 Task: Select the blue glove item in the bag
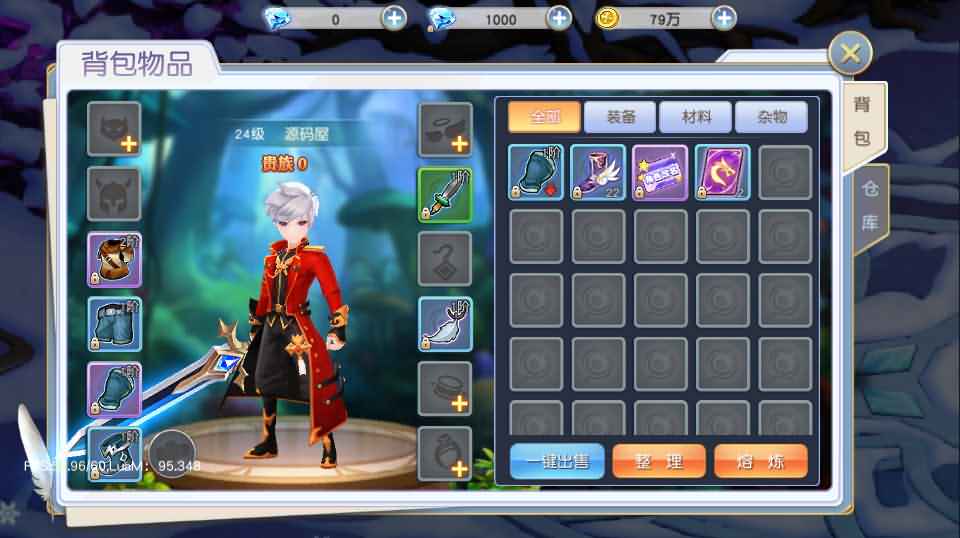[x=536, y=173]
